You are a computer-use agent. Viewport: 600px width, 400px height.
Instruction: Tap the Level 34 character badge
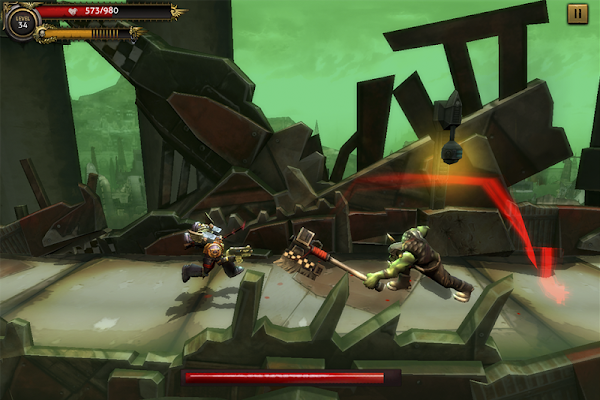tap(21, 22)
